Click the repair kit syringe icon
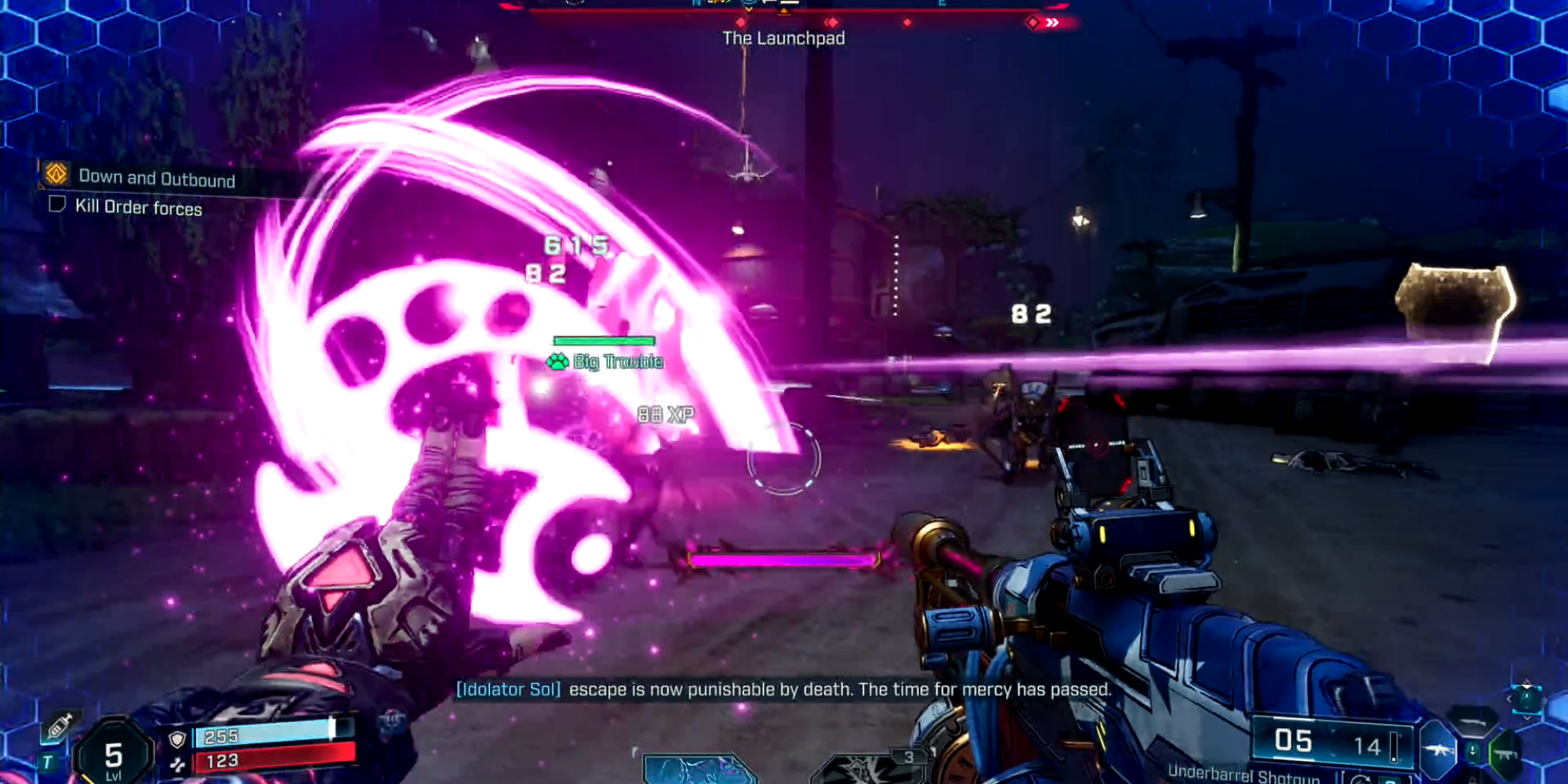 60,726
